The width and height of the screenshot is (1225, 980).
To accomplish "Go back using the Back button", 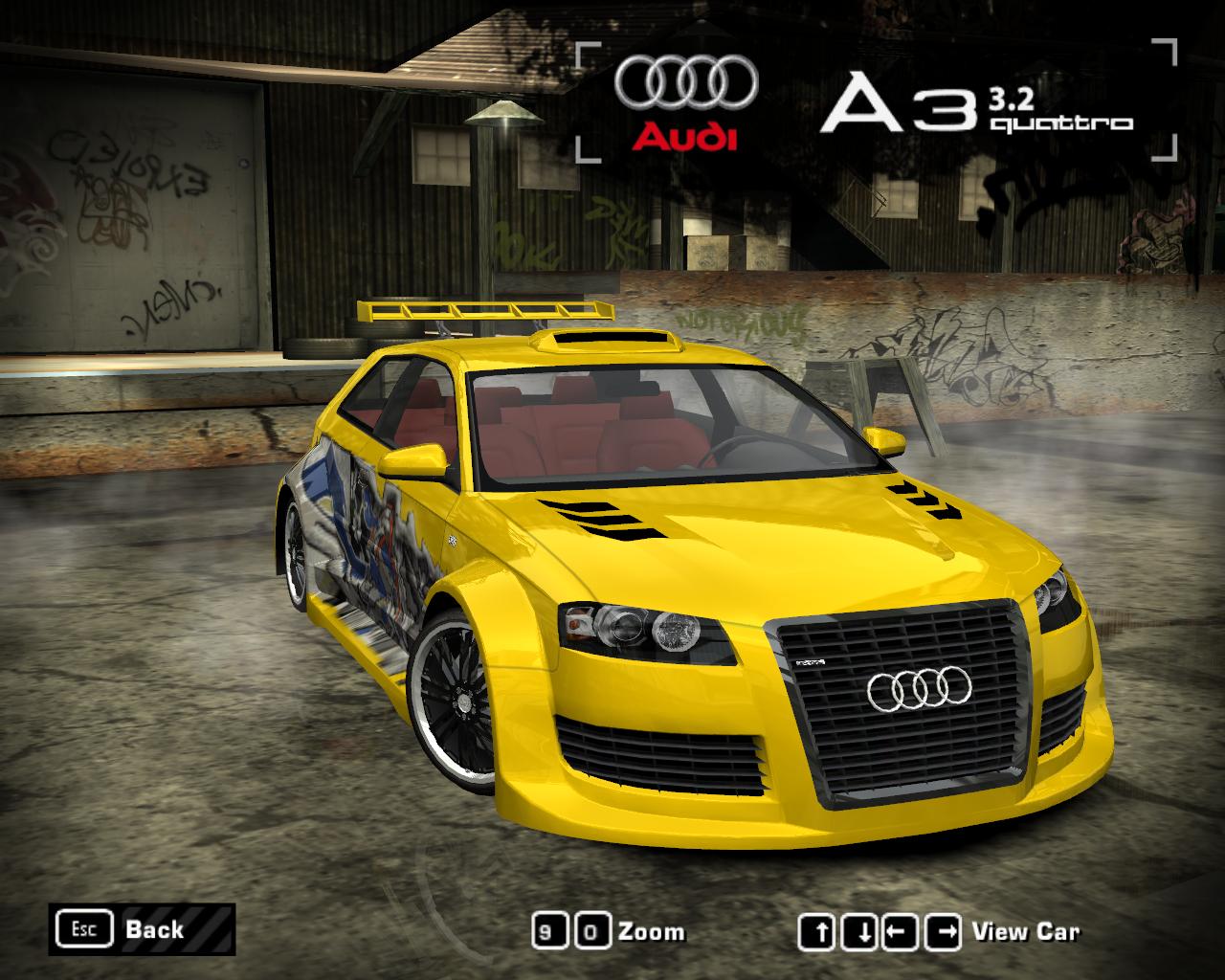I will point(141,928).
